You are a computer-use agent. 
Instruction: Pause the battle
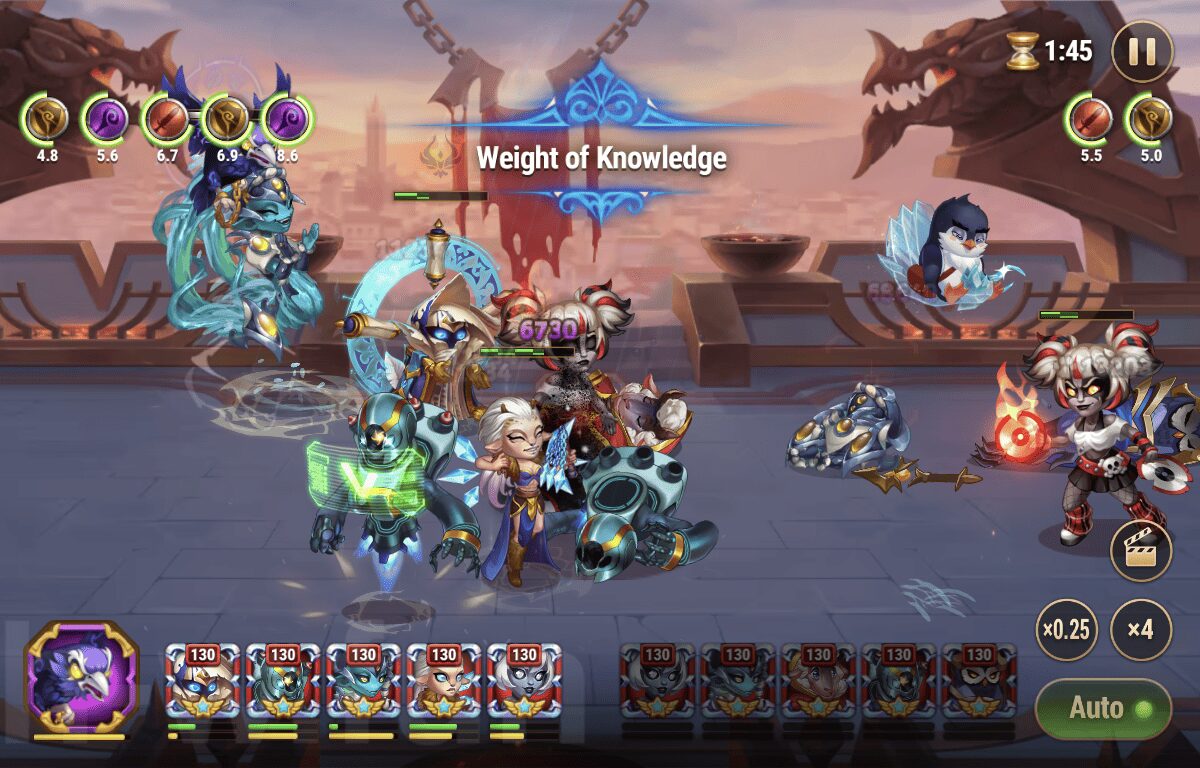(x=1142, y=51)
